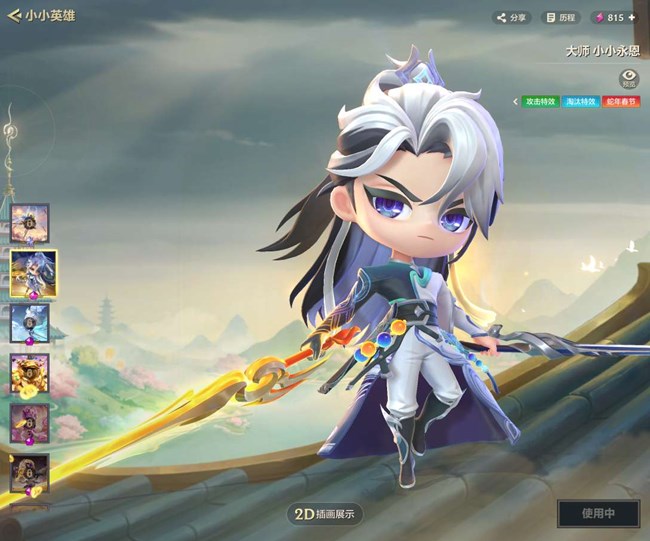Go back from 小小英雄 screen
The height and width of the screenshot is (541, 650).
point(14,16)
